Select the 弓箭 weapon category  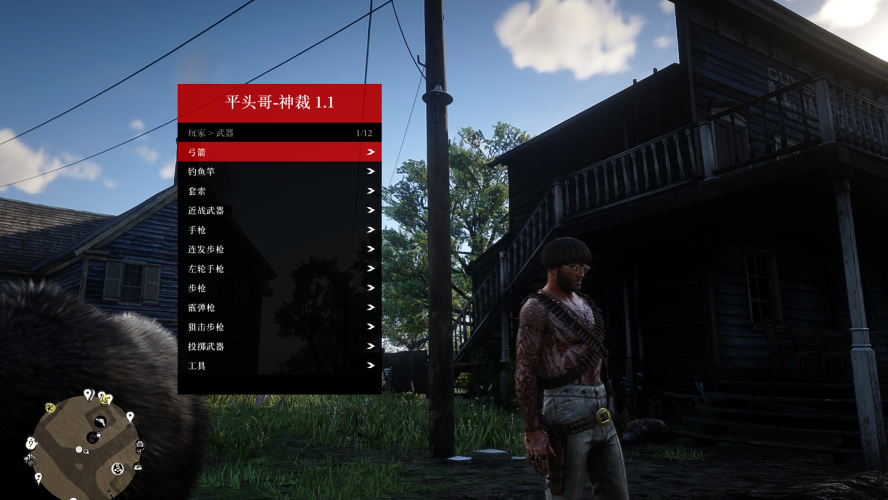click(279, 152)
